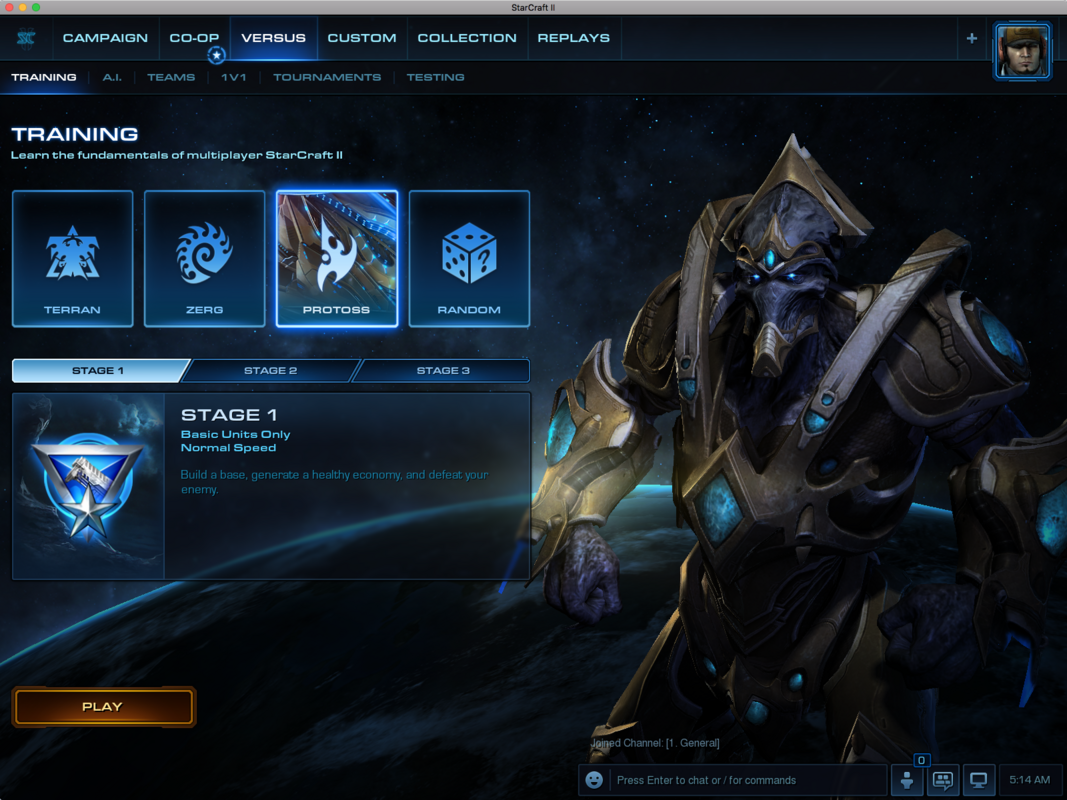
Task: Start training with the Play button
Action: click(103, 707)
